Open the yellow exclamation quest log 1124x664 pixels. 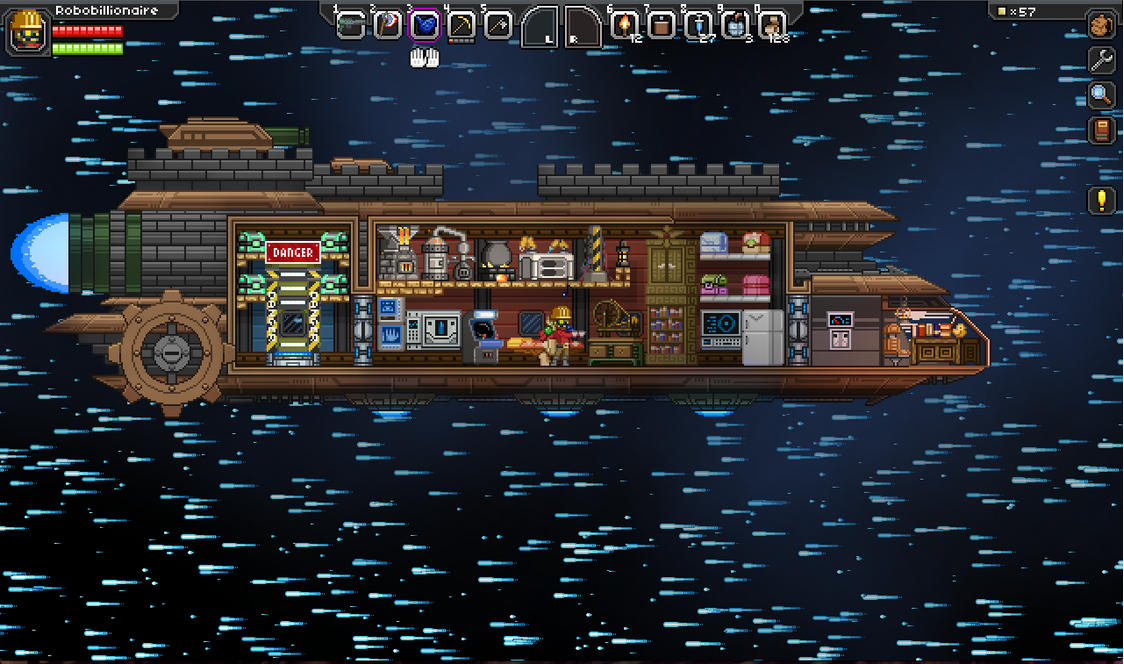coord(1101,200)
